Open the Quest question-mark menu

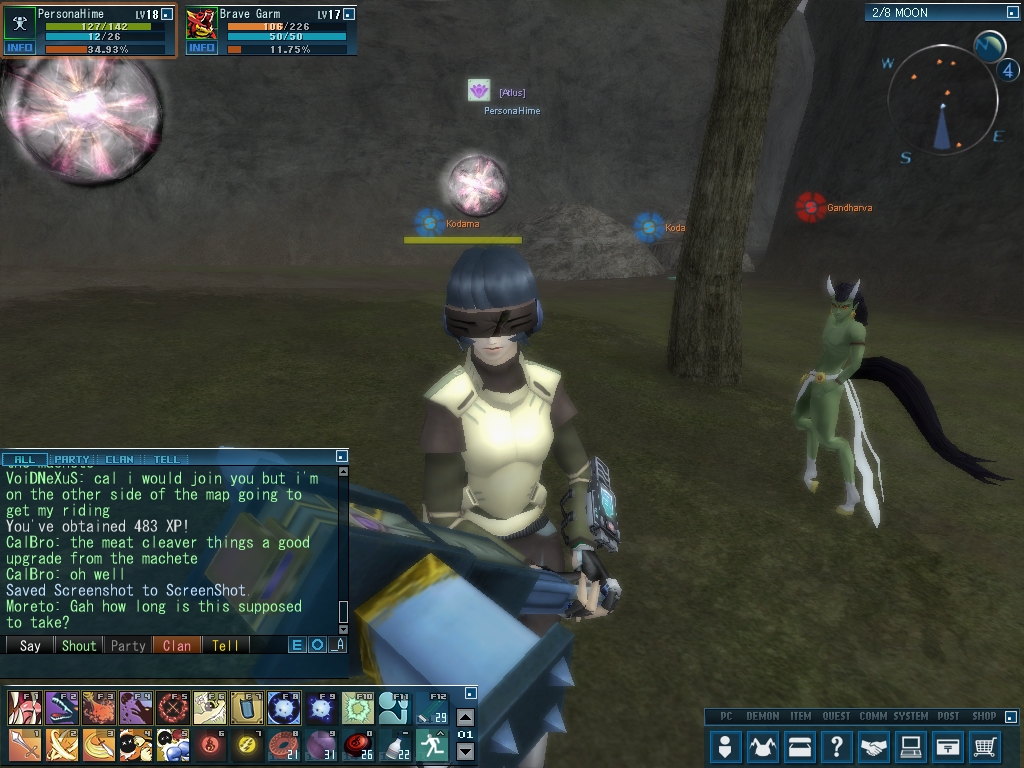click(x=837, y=746)
